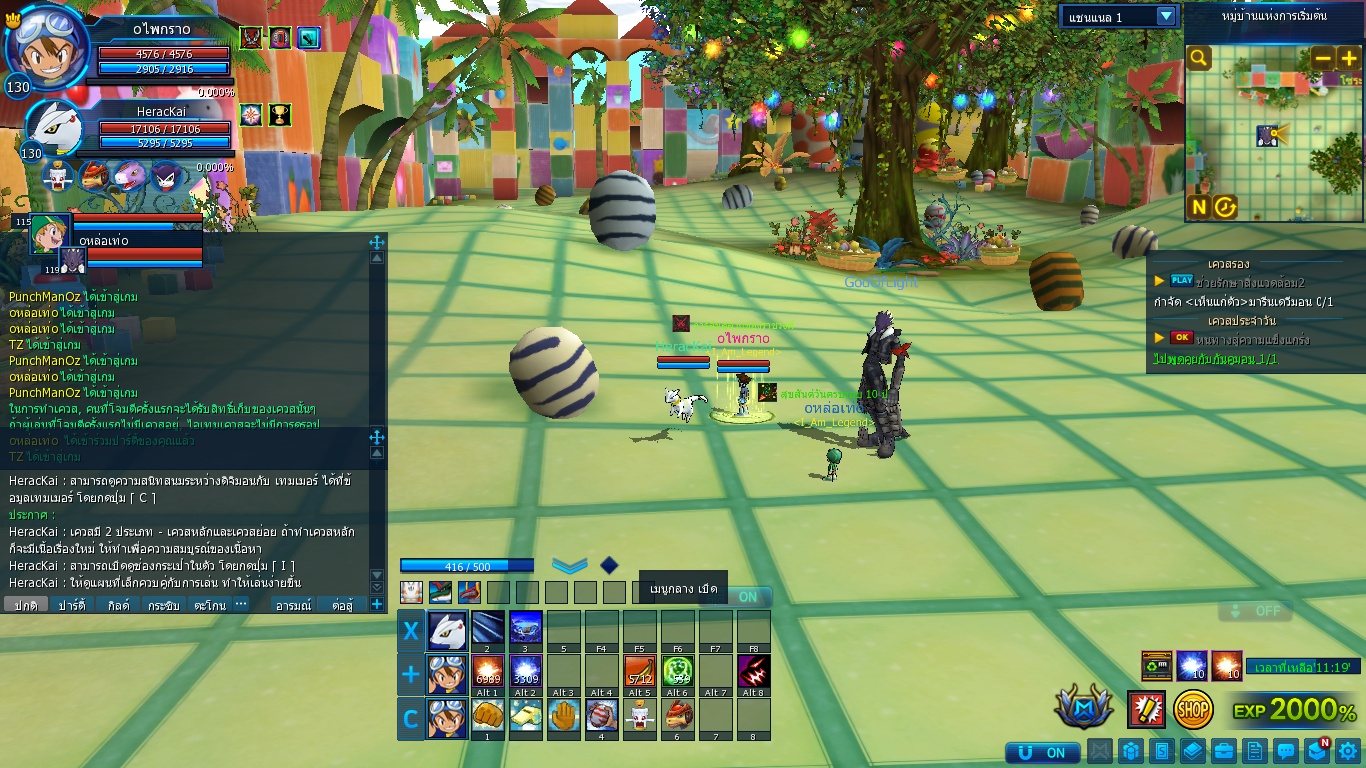Select the กระซิบ whisper chat tab
1366x768 pixels.
pos(163,605)
